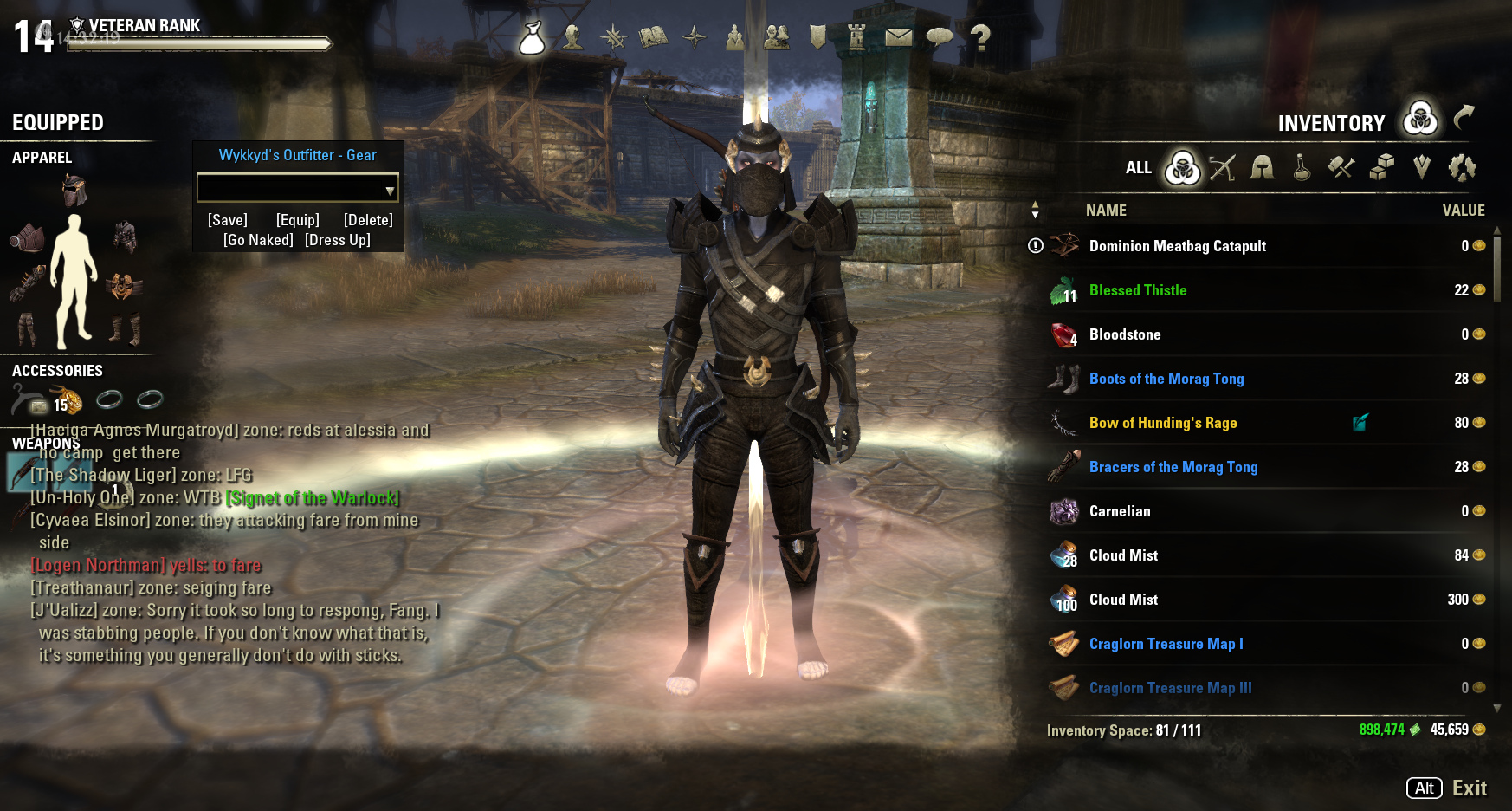Select Blessed Thistle in the inventory
This screenshot has height=811, width=1512.
(x=1137, y=290)
